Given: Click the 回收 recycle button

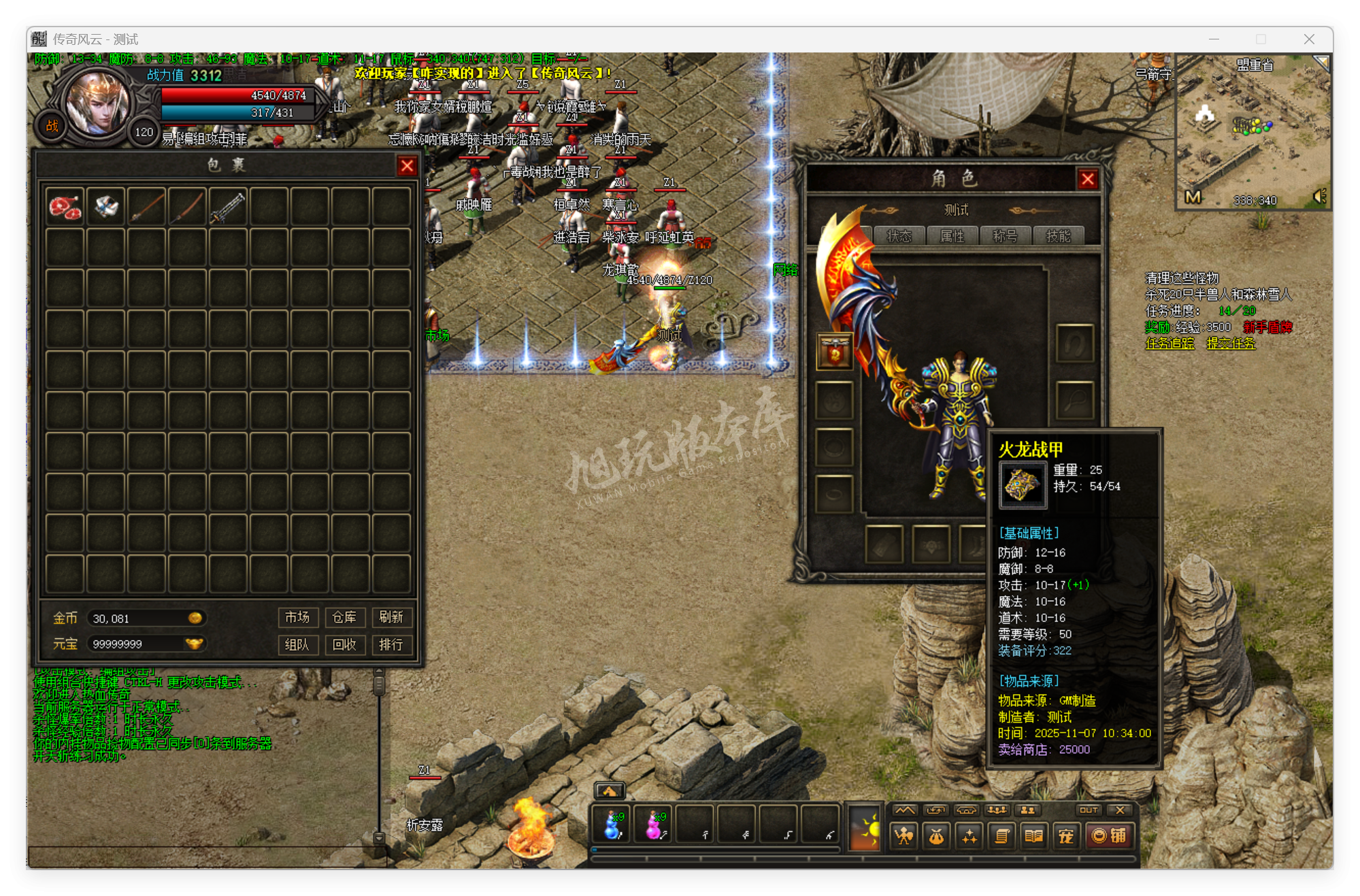Looking at the screenshot, I should pyautogui.click(x=346, y=644).
